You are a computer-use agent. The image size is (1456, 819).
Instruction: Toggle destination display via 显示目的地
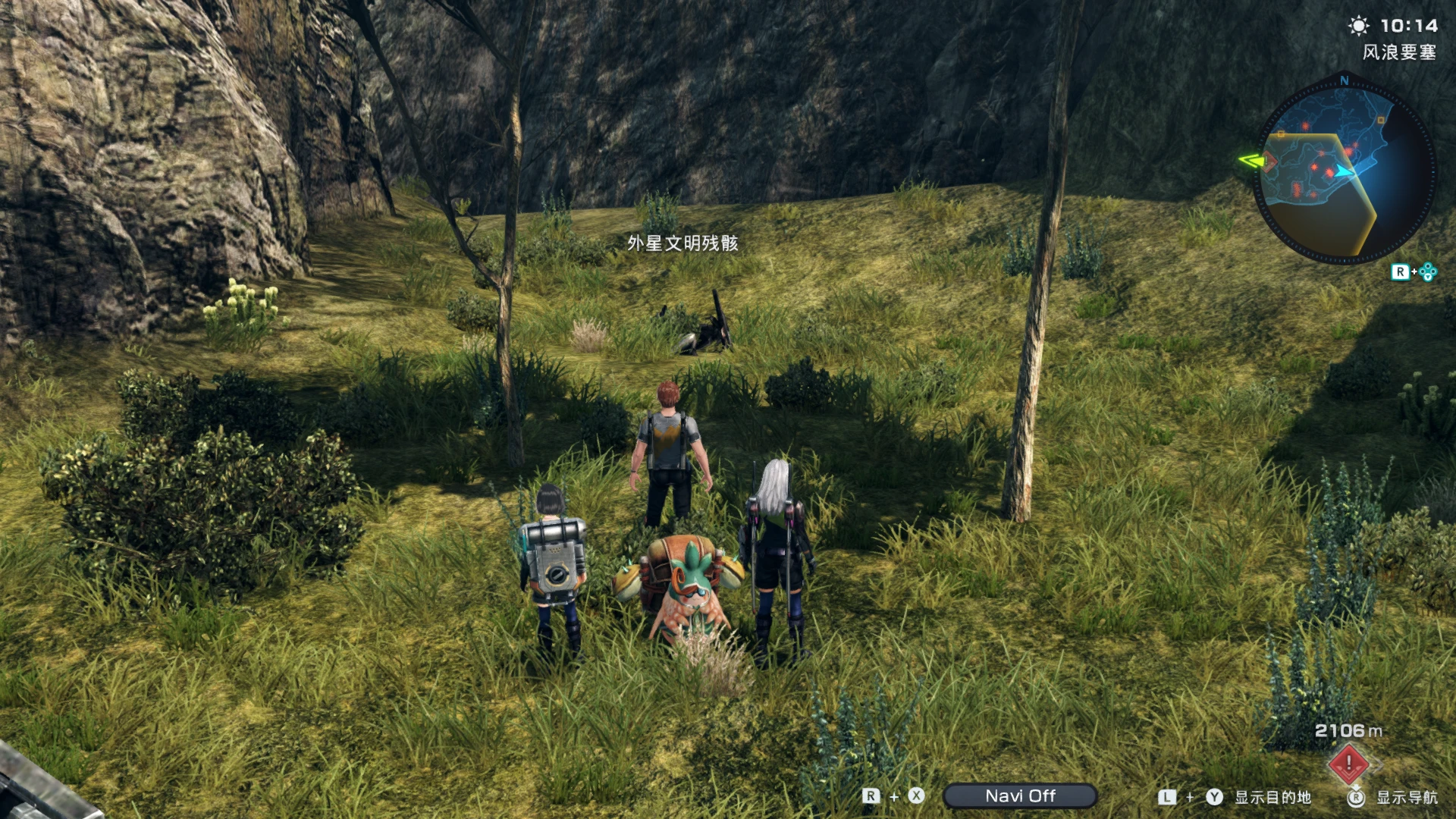coord(1273,797)
